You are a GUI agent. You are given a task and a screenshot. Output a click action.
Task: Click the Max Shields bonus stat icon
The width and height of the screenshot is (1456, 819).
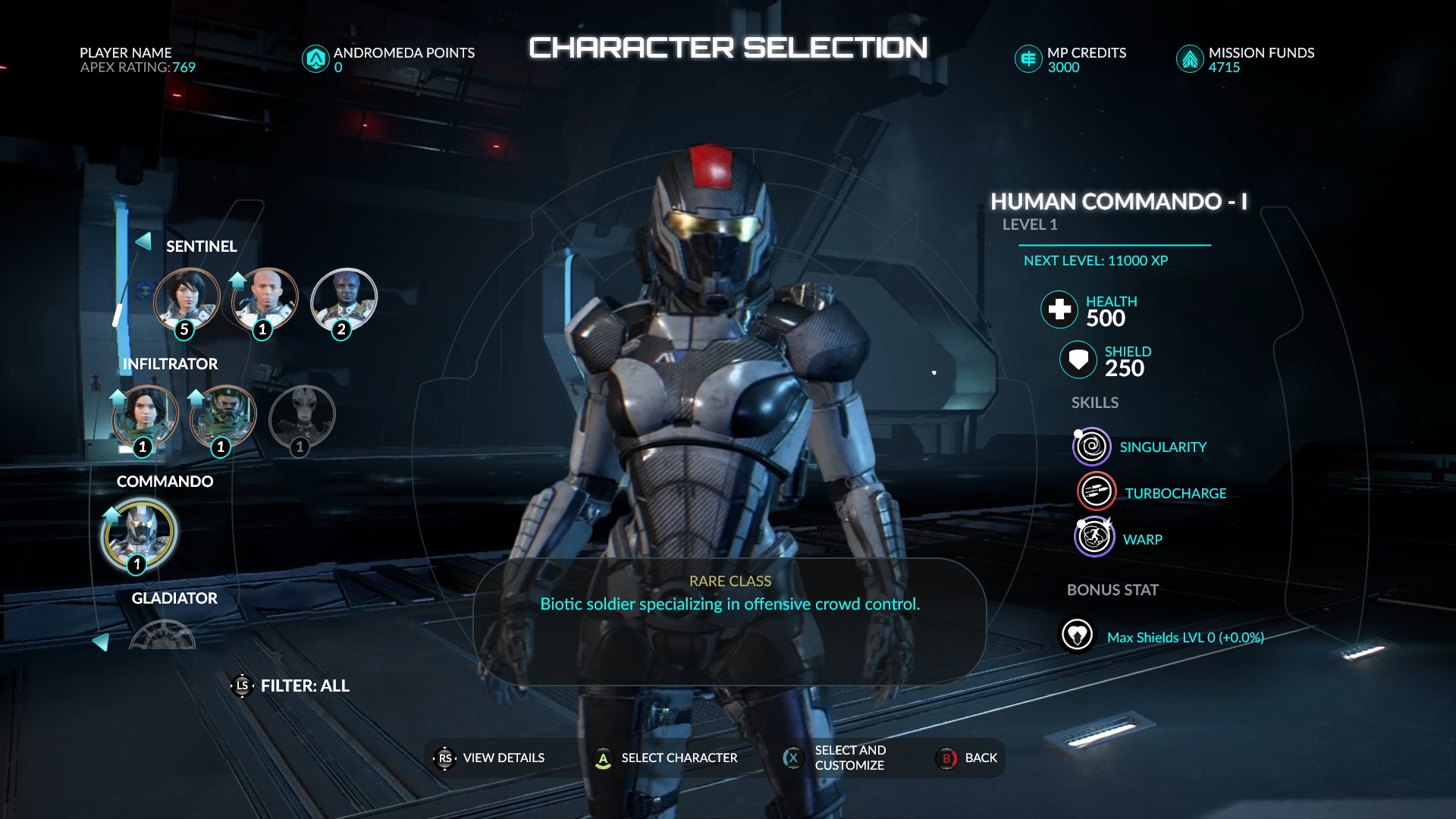[1077, 635]
